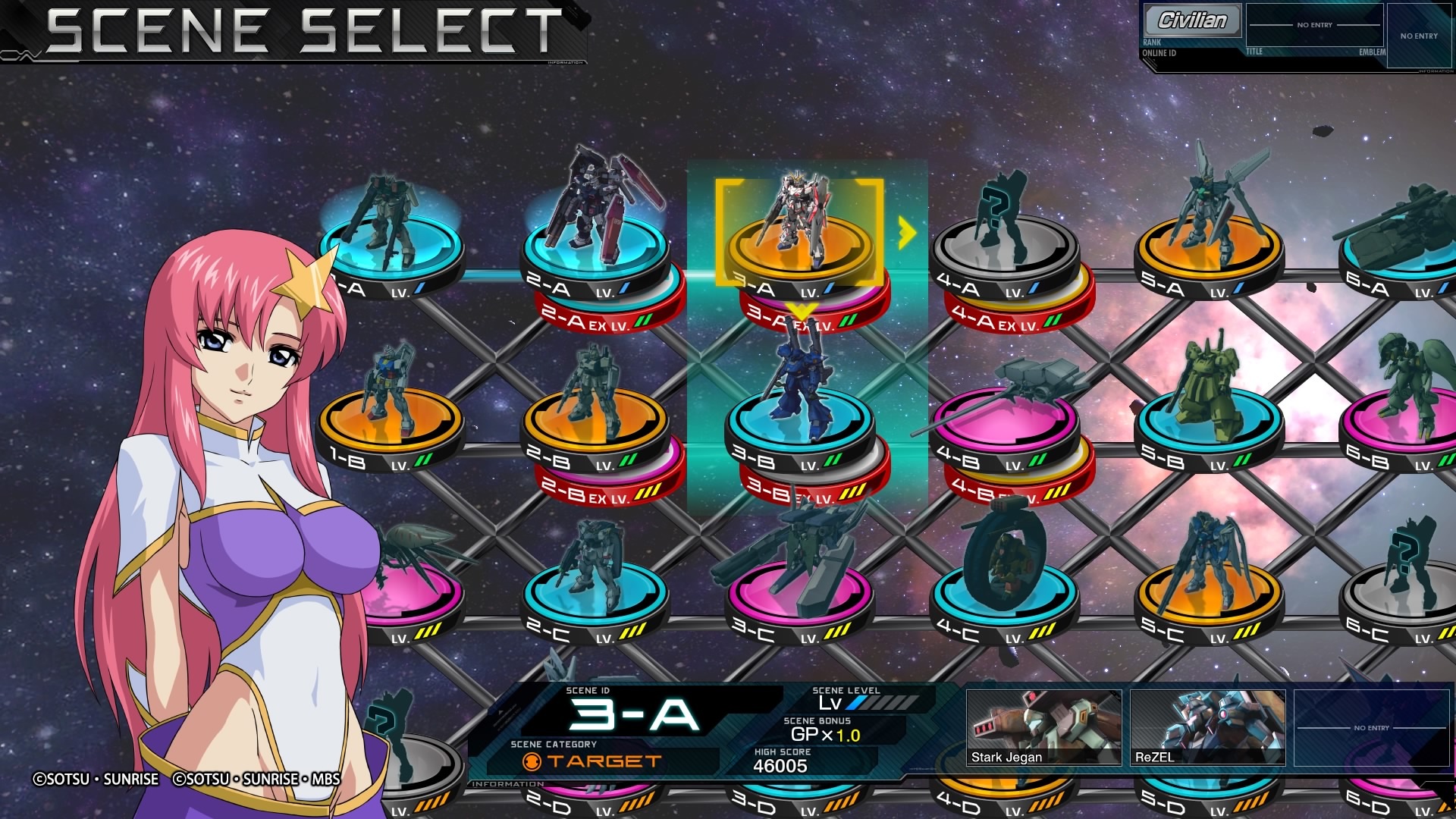1456x819 pixels.
Task: View the Stark Jegan thumbnail
Action: click(1043, 726)
